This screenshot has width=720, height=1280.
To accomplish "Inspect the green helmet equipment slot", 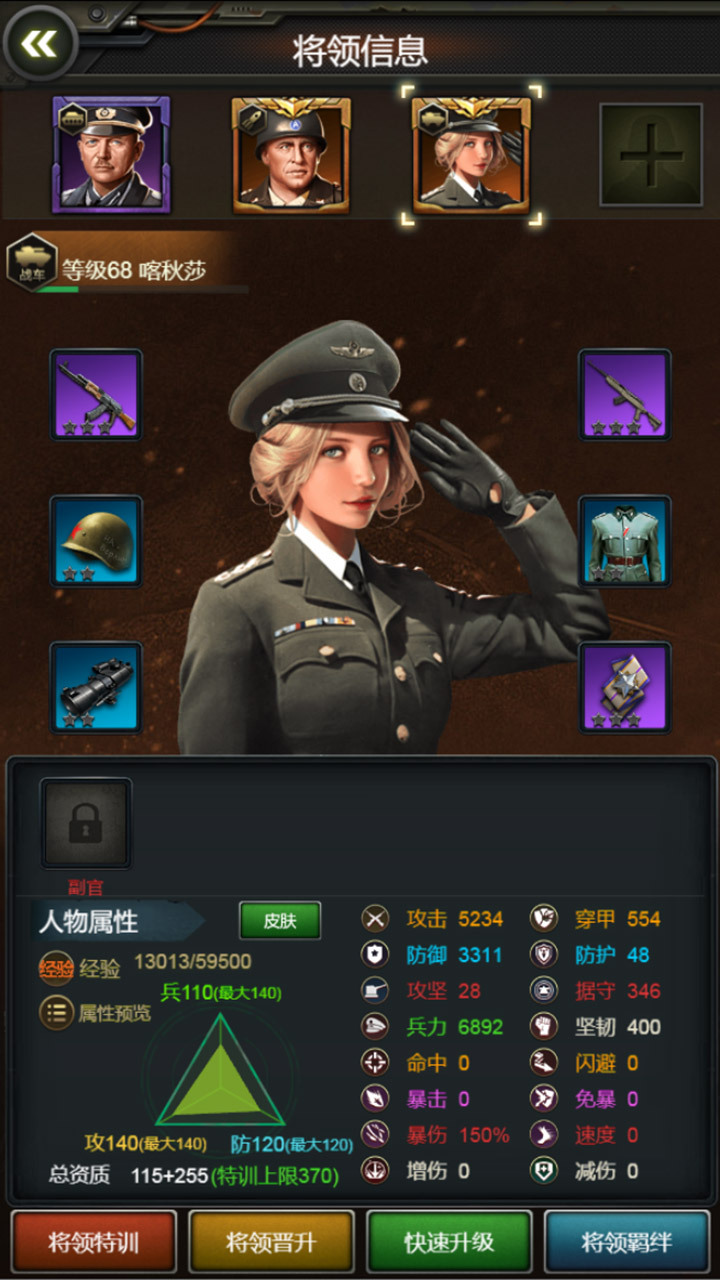I will [96, 541].
